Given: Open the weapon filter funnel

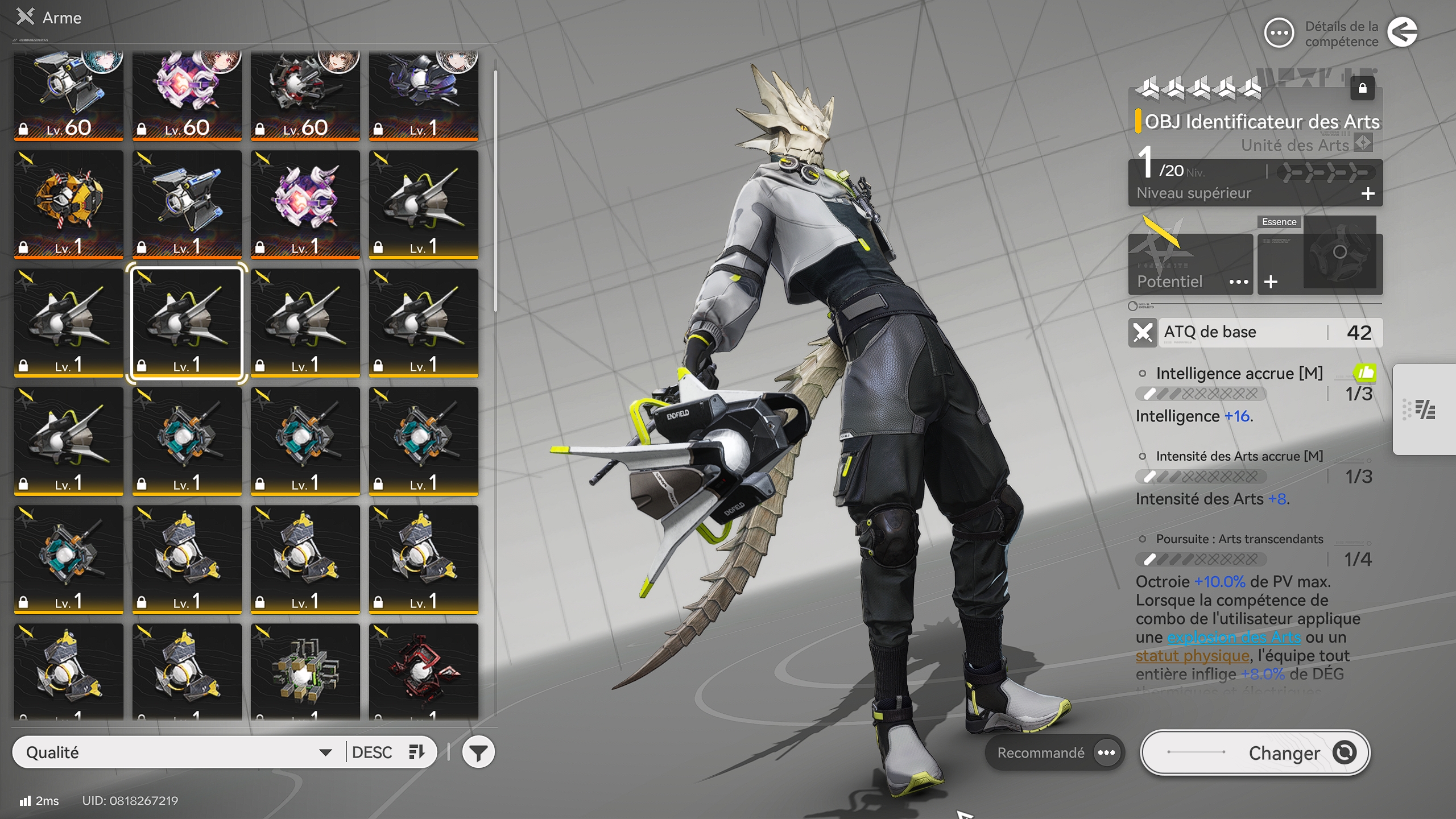Looking at the screenshot, I should point(478,752).
